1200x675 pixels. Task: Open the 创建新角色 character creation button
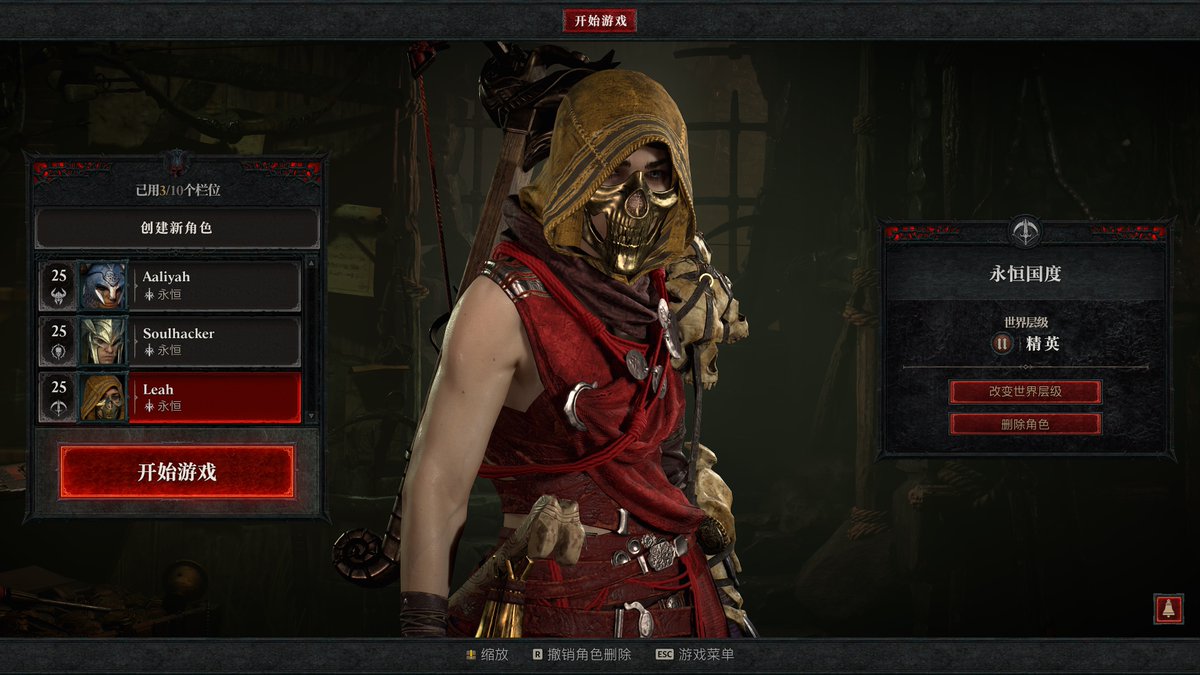click(x=177, y=228)
